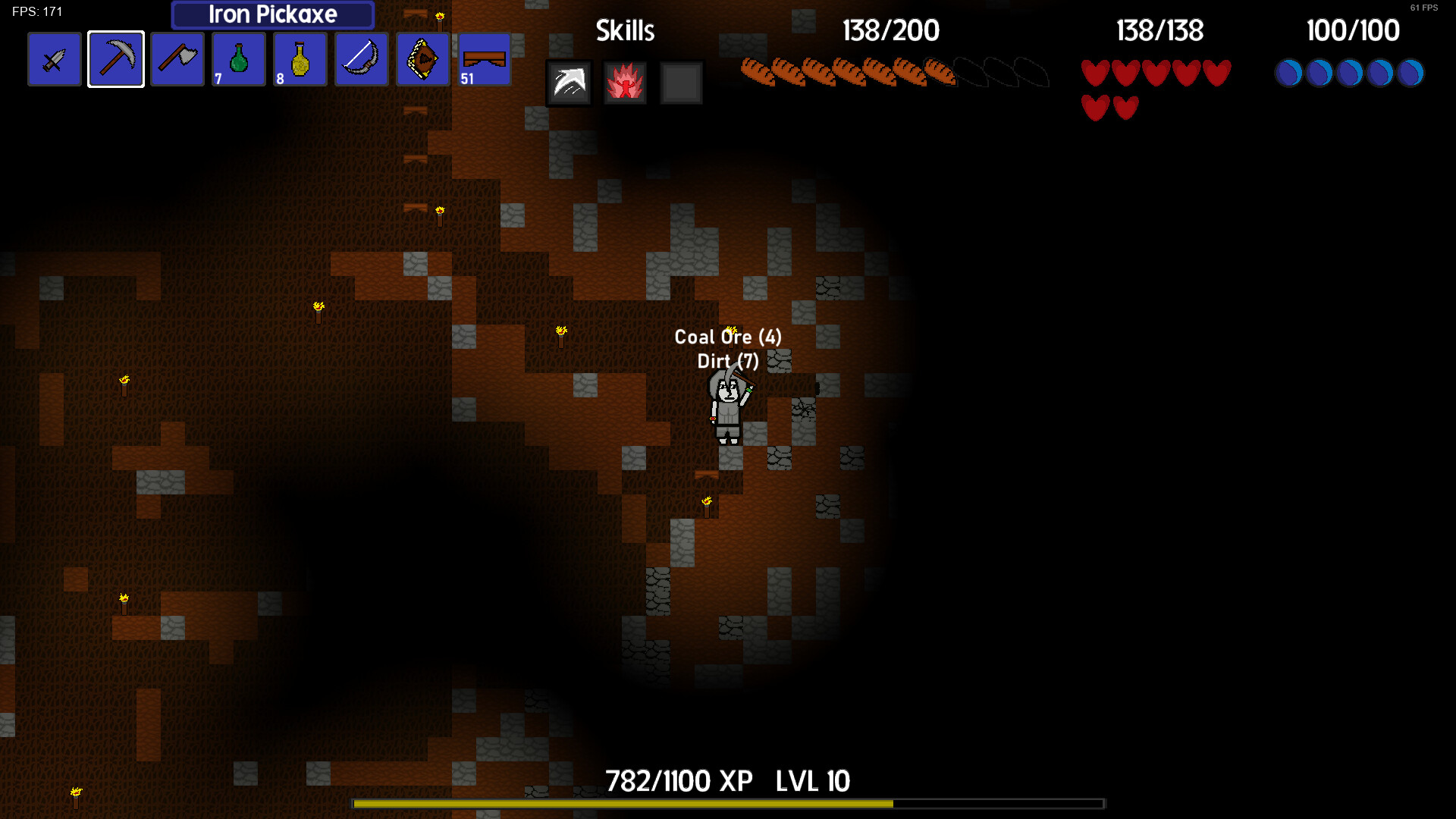Select the wooden platform stack of 51
The width and height of the screenshot is (1456, 819).
[x=484, y=58]
